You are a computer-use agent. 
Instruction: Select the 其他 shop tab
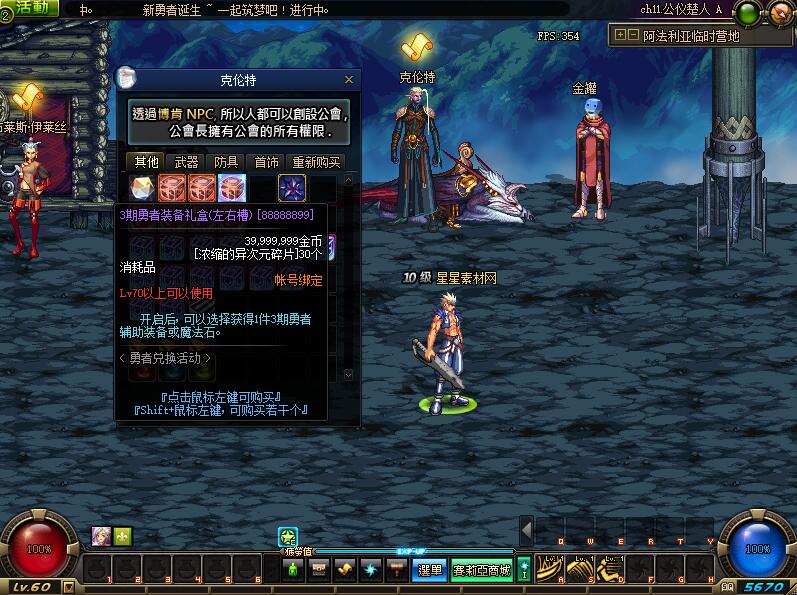coord(147,162)
